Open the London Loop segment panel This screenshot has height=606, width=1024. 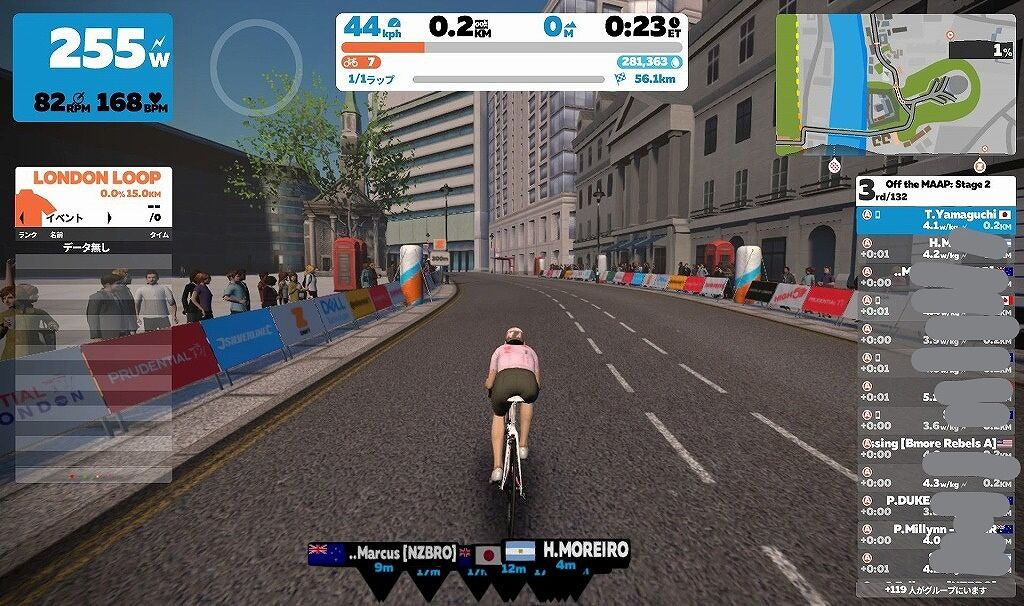pos(93,196)
